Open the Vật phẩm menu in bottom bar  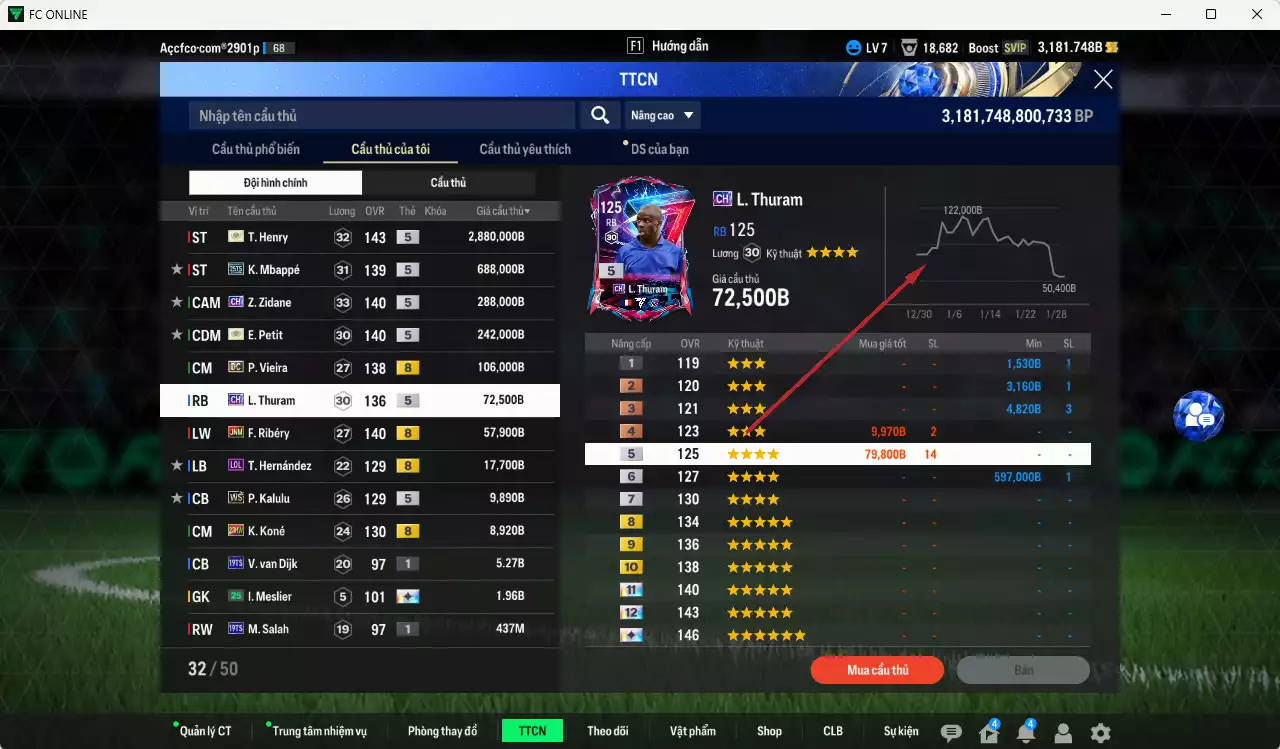(693, 730)
